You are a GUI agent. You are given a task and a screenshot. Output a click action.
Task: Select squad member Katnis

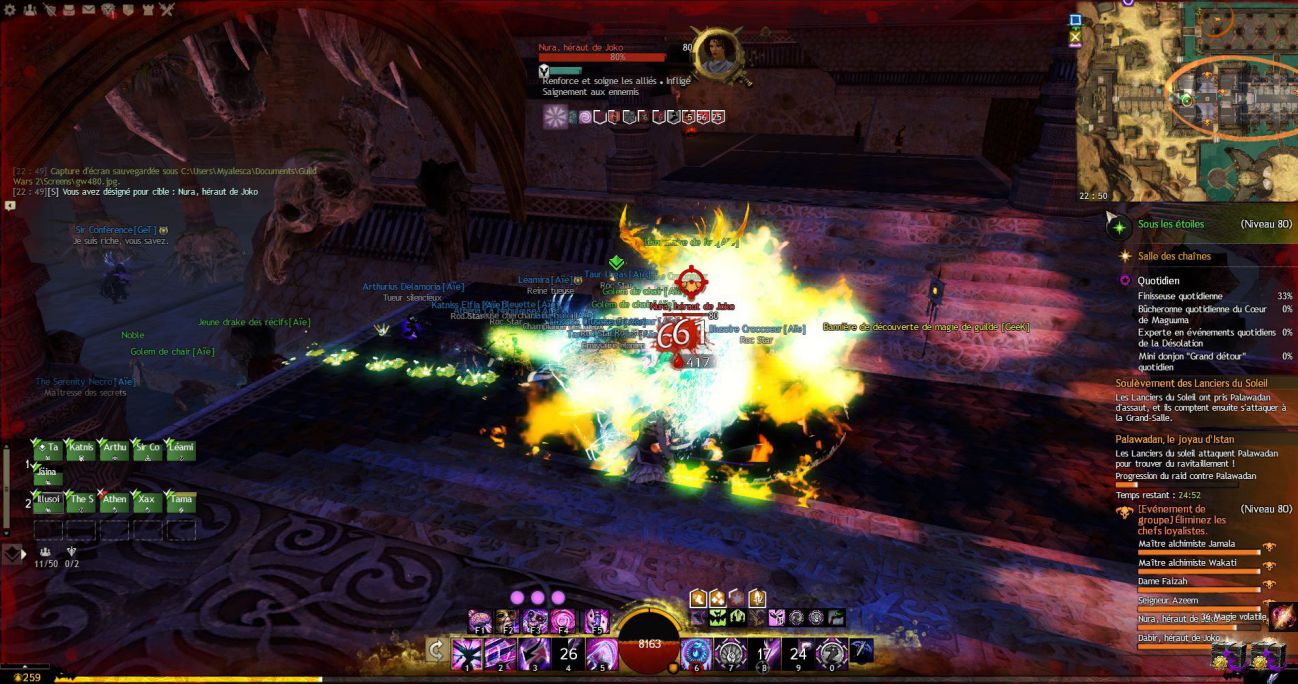click(81, 449)
